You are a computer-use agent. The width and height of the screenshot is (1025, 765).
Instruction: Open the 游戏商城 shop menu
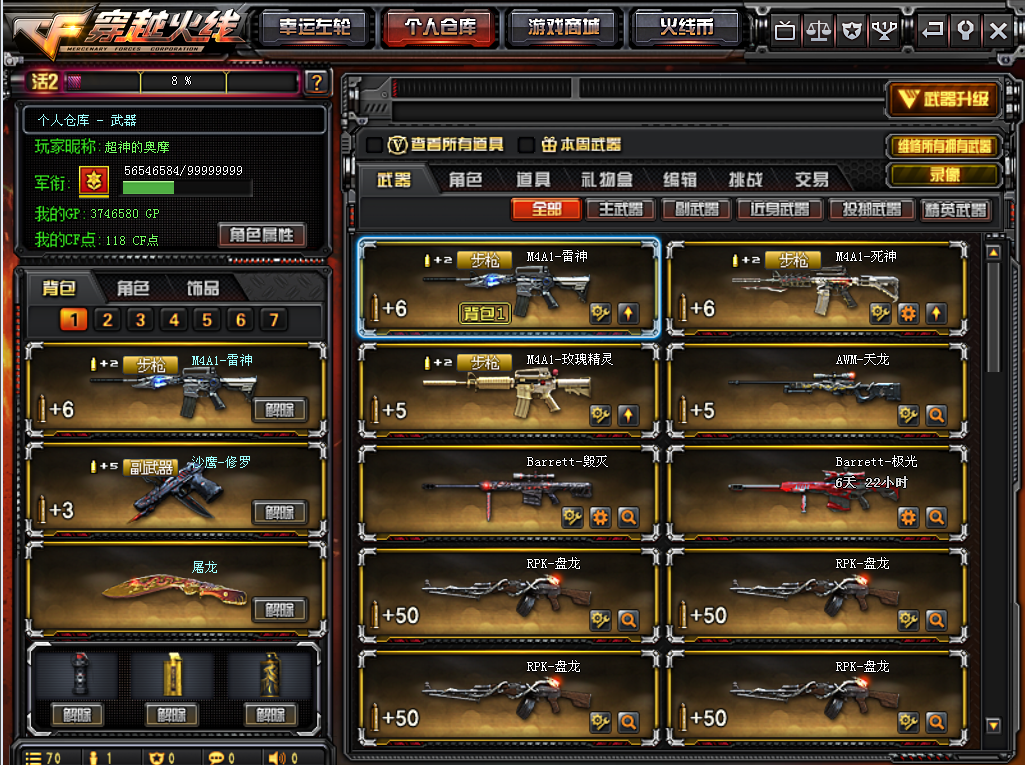click(x=564, y=28)
